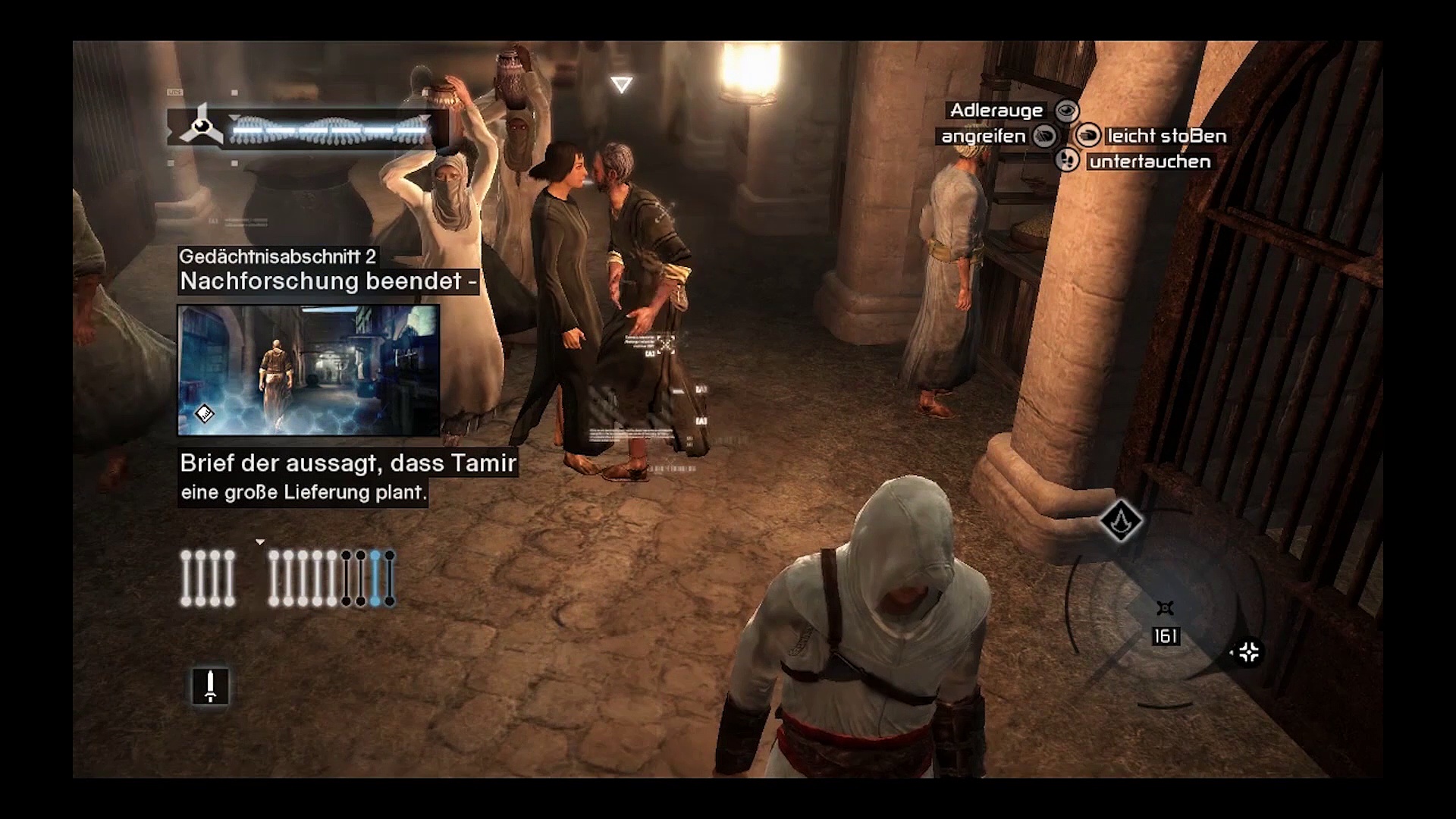Click the "Nachforschung beendet" objective notice
Image resolution: width=1456 pixels, height=819 pixels.
coord(328,281)
